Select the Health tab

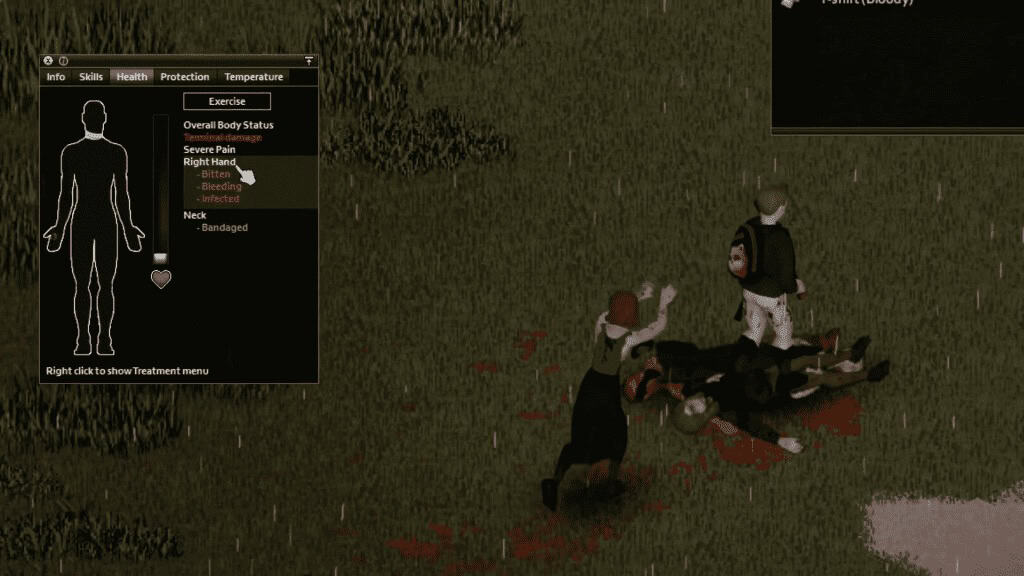tap(131, 77)
